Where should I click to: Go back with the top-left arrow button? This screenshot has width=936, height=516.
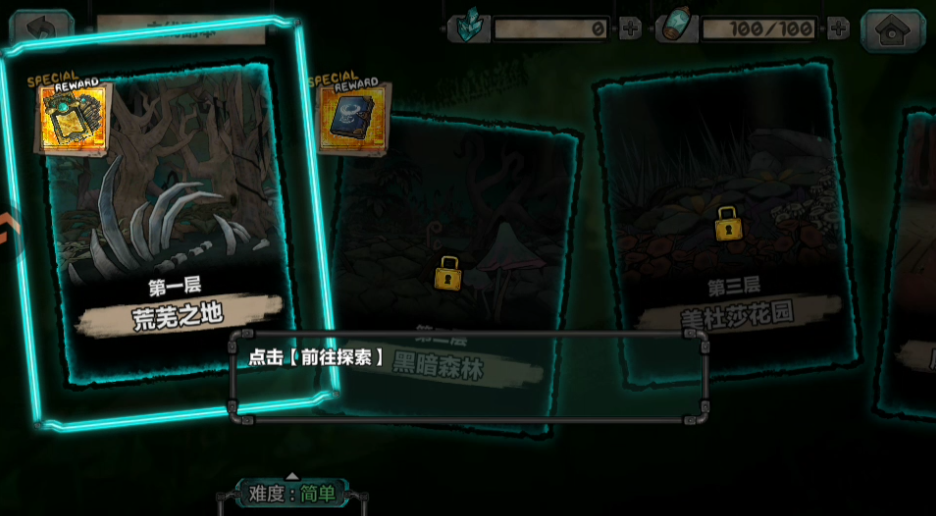coord(41,28)
